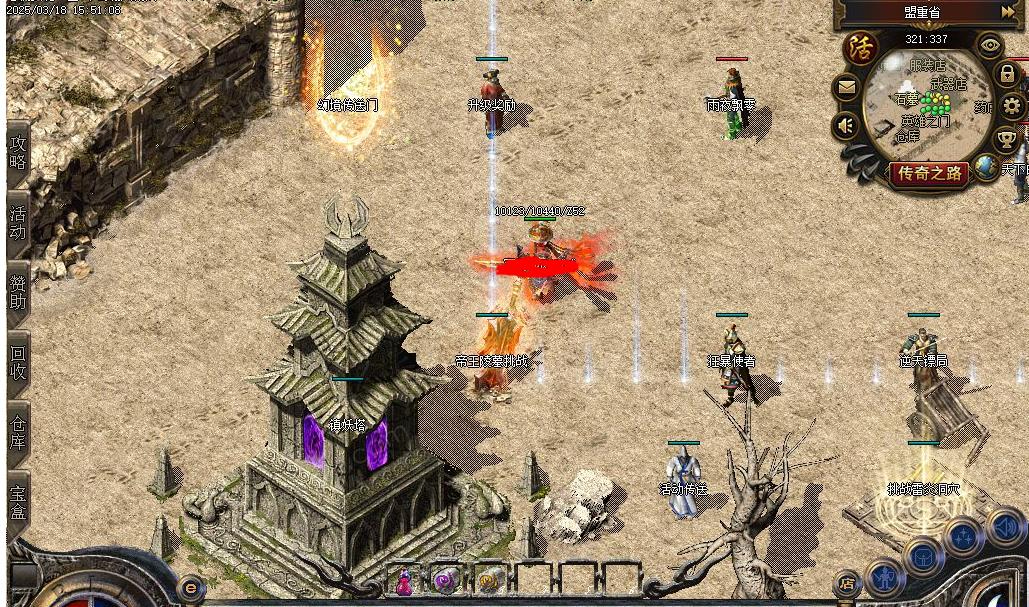The image size is (1029, 607).
Task: Click the fast-forward arrows beside 盟重省
Action: tap(1007, 12)
